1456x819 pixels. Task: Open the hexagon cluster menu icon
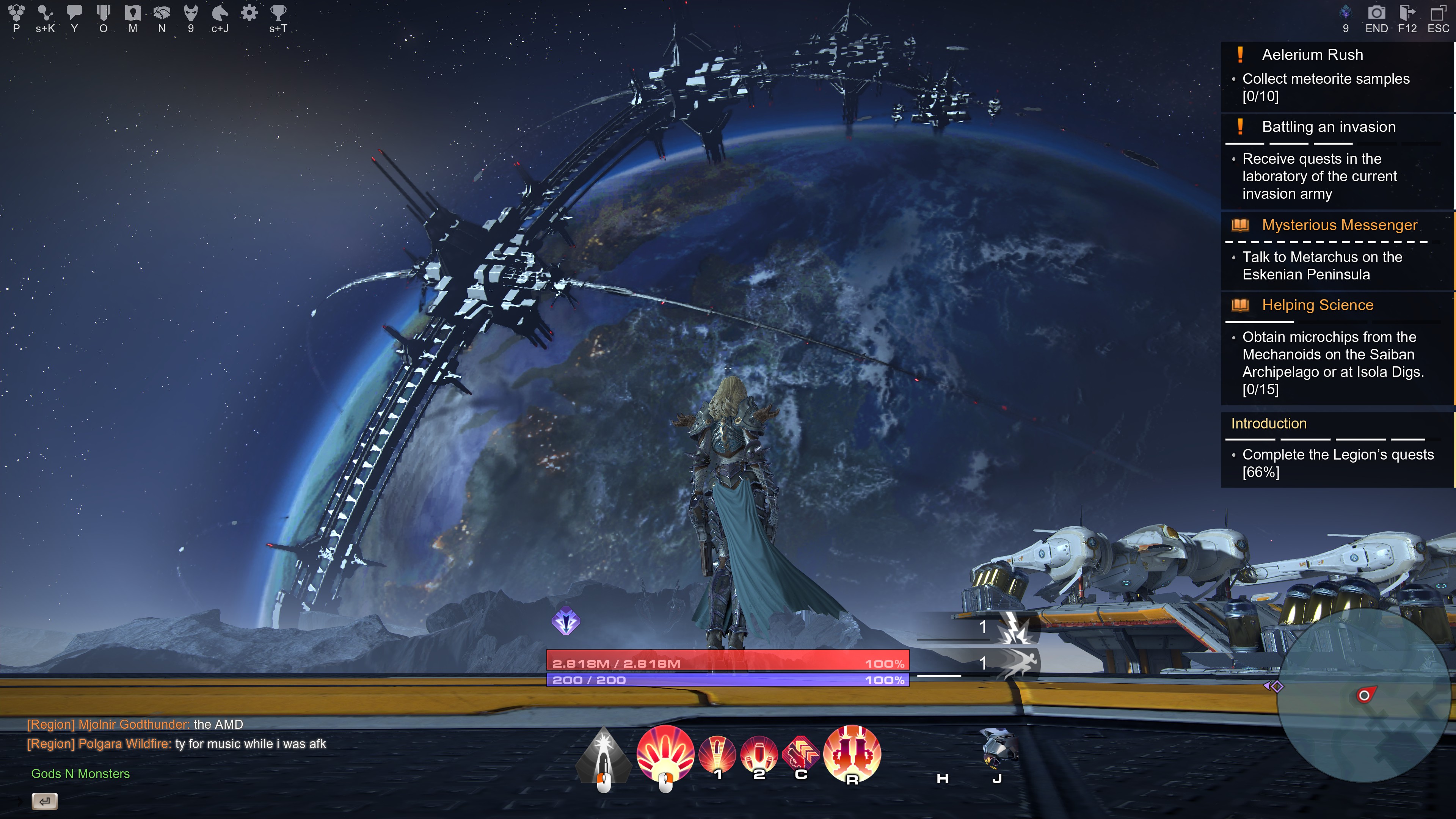[x=16, y=13]
